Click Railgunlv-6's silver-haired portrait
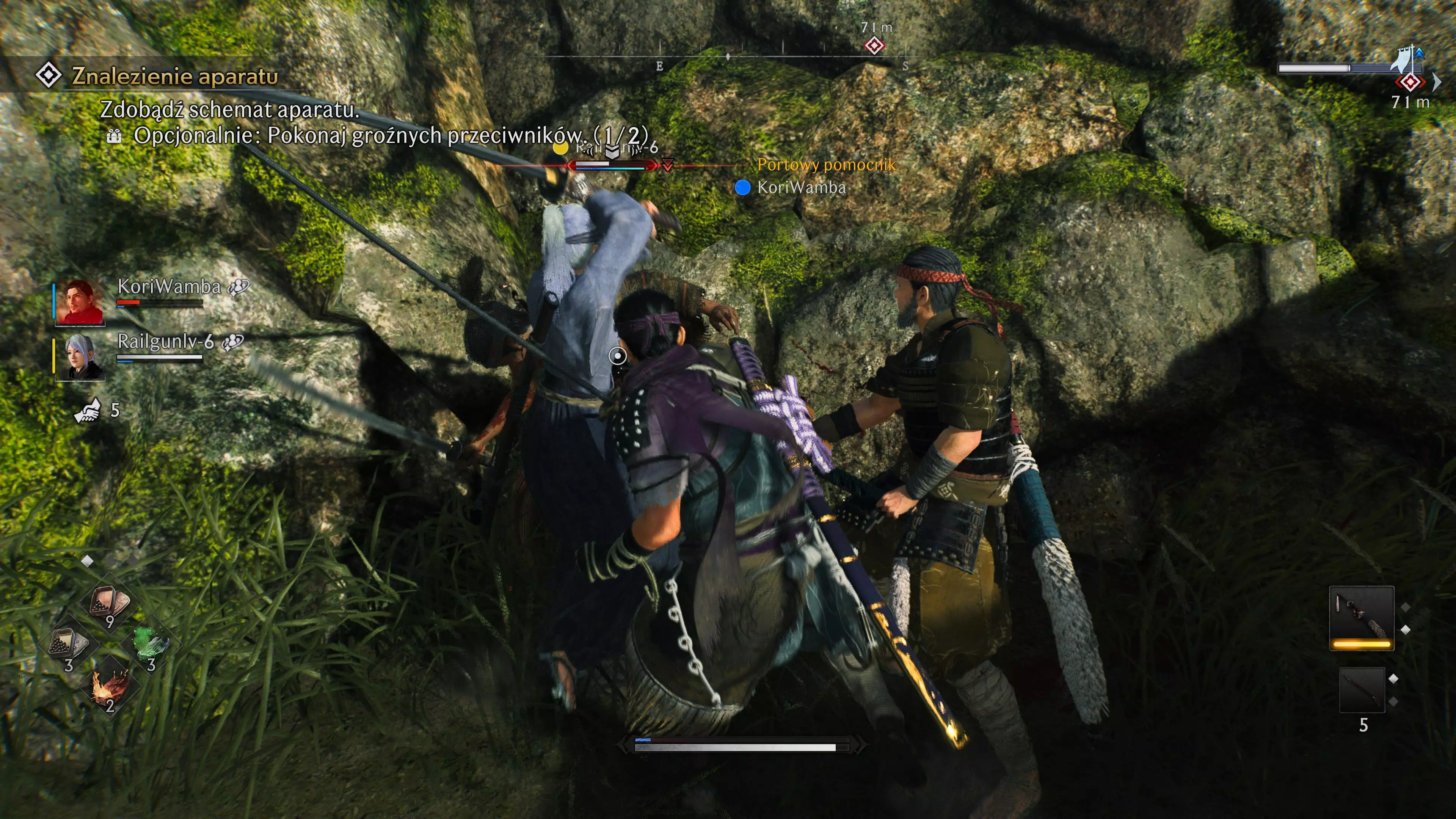The height and width of the screenshot is (819, 1456). point(80,357)
